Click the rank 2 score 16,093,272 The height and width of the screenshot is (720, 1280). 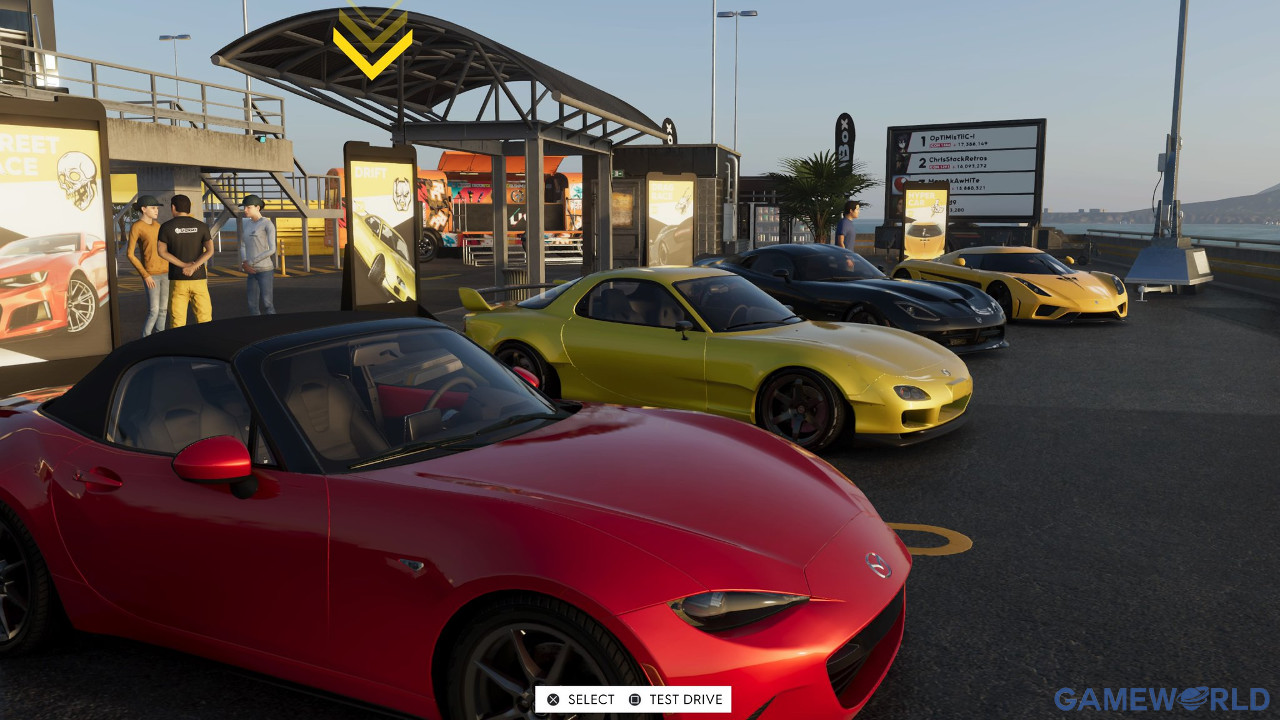pyautogui.click(x=970, y=166)
